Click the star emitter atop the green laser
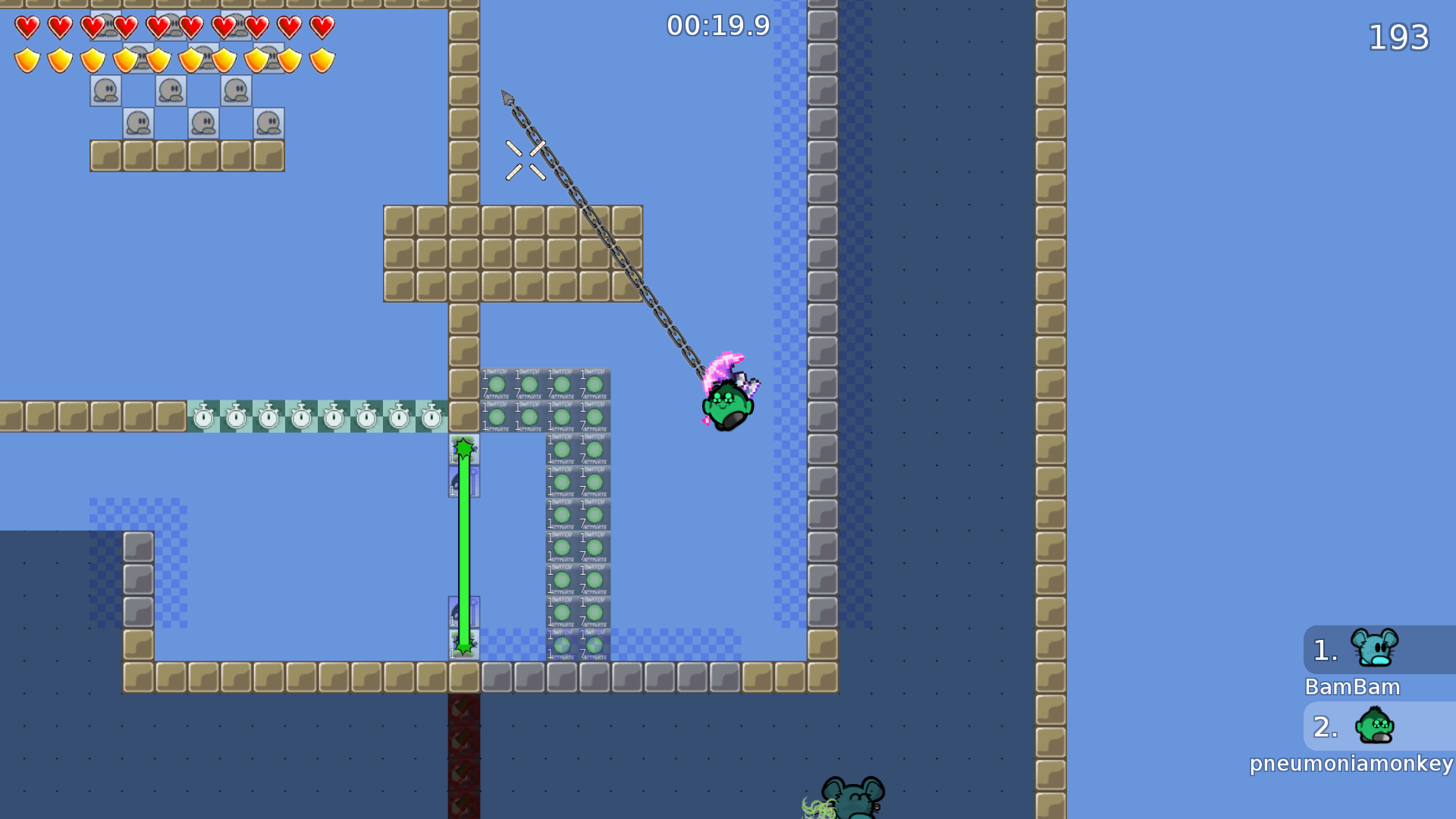 click(463, 447)
